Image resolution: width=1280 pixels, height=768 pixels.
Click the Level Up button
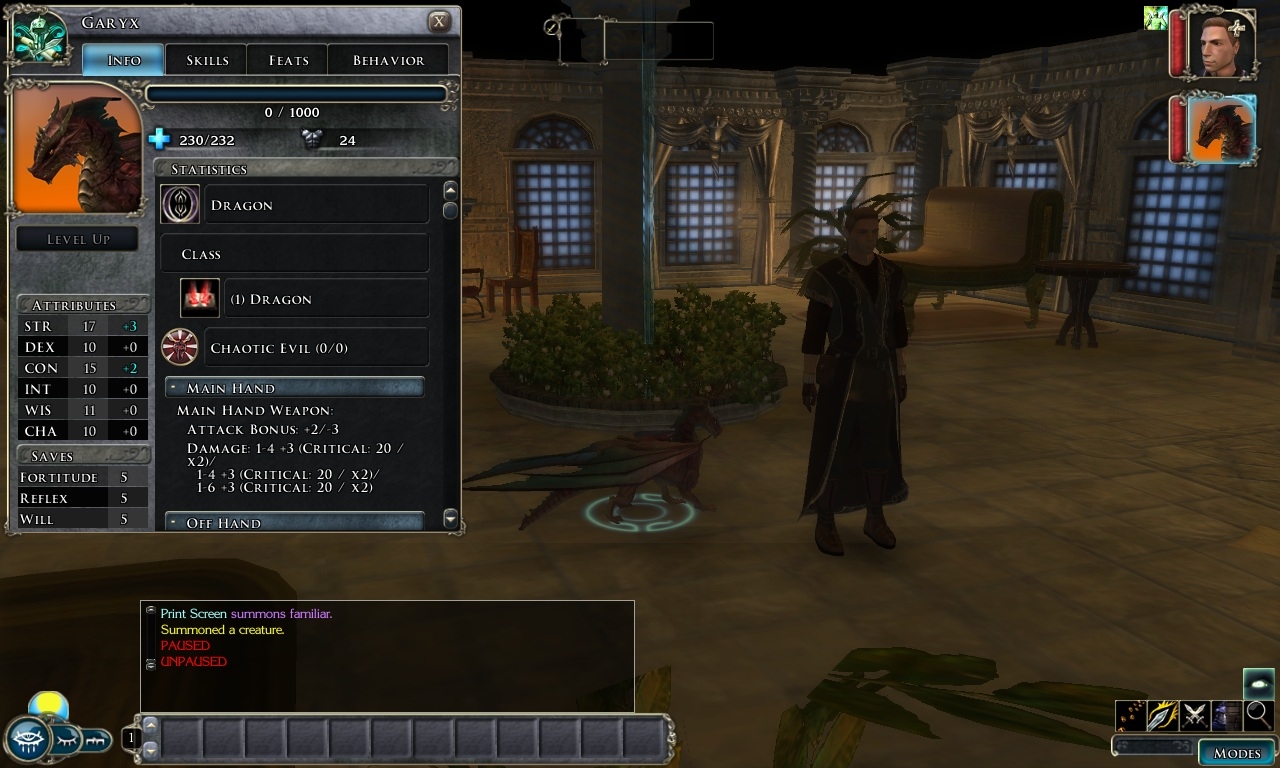coord(78,239)
